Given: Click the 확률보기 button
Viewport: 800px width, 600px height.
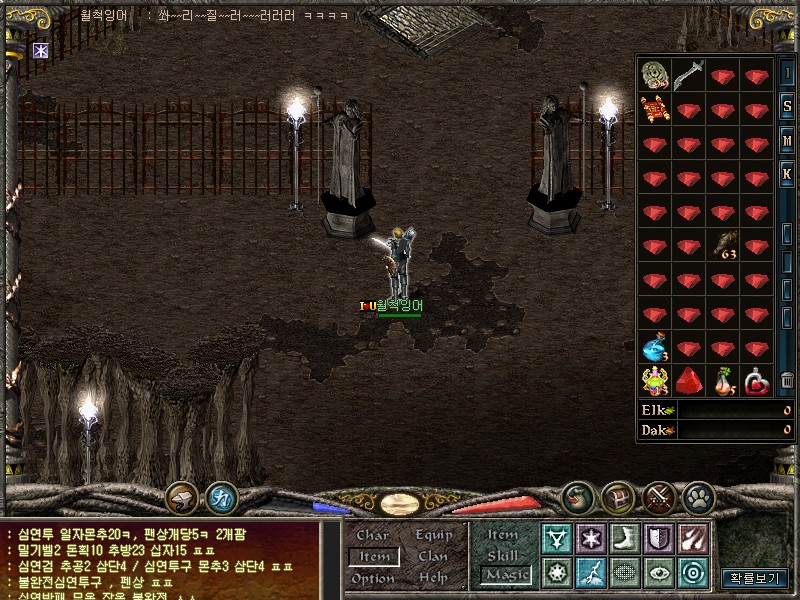Looking at the screenshot, I should click(755, 578).
